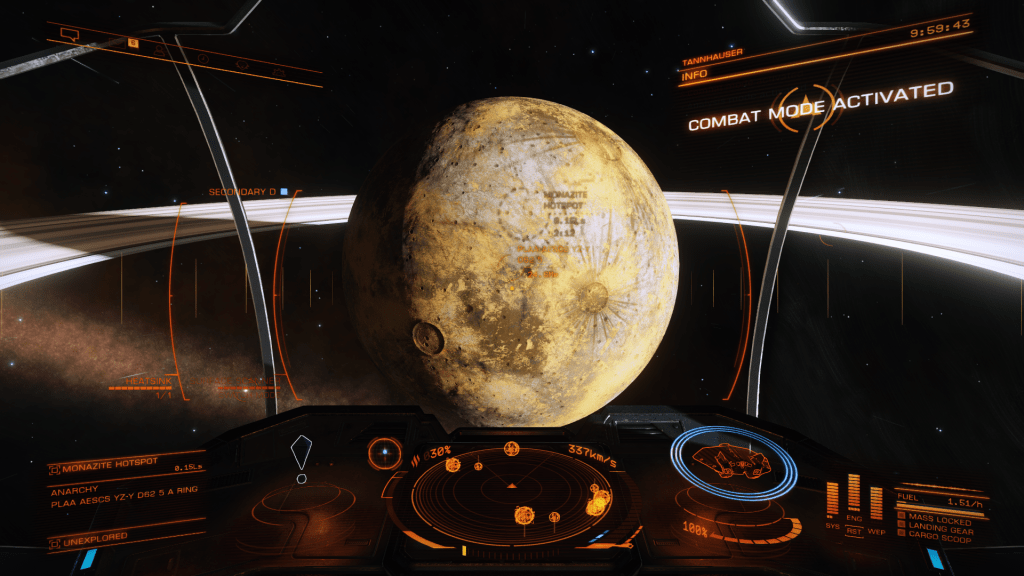The height and width of the screenshot is (576, 1024).
Task: Select the ship hologram with blue shield rings
Action: pyautogui.click(x=733, y=462)
